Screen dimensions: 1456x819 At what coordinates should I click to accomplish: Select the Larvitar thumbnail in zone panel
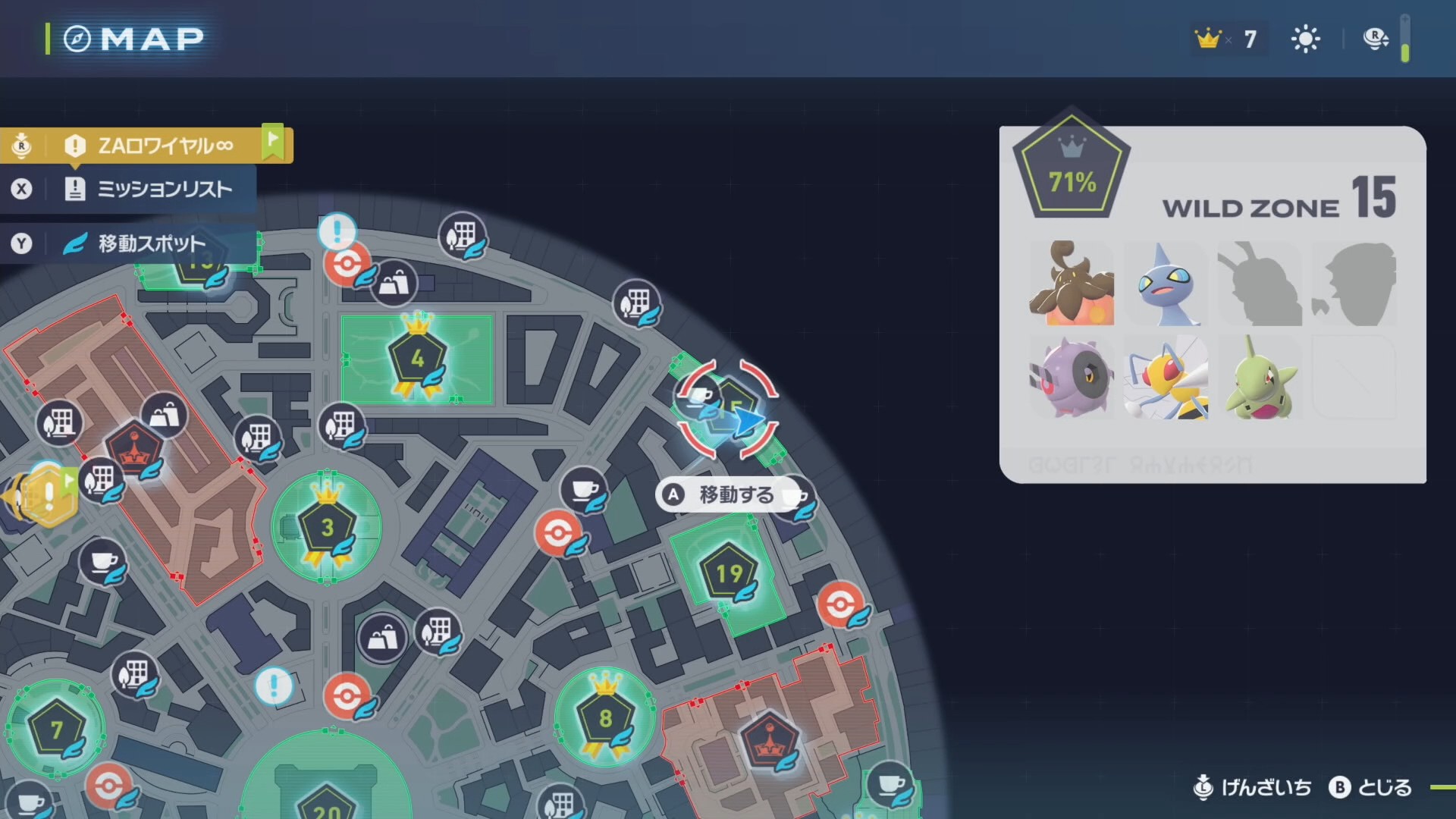pos(1260,378)
